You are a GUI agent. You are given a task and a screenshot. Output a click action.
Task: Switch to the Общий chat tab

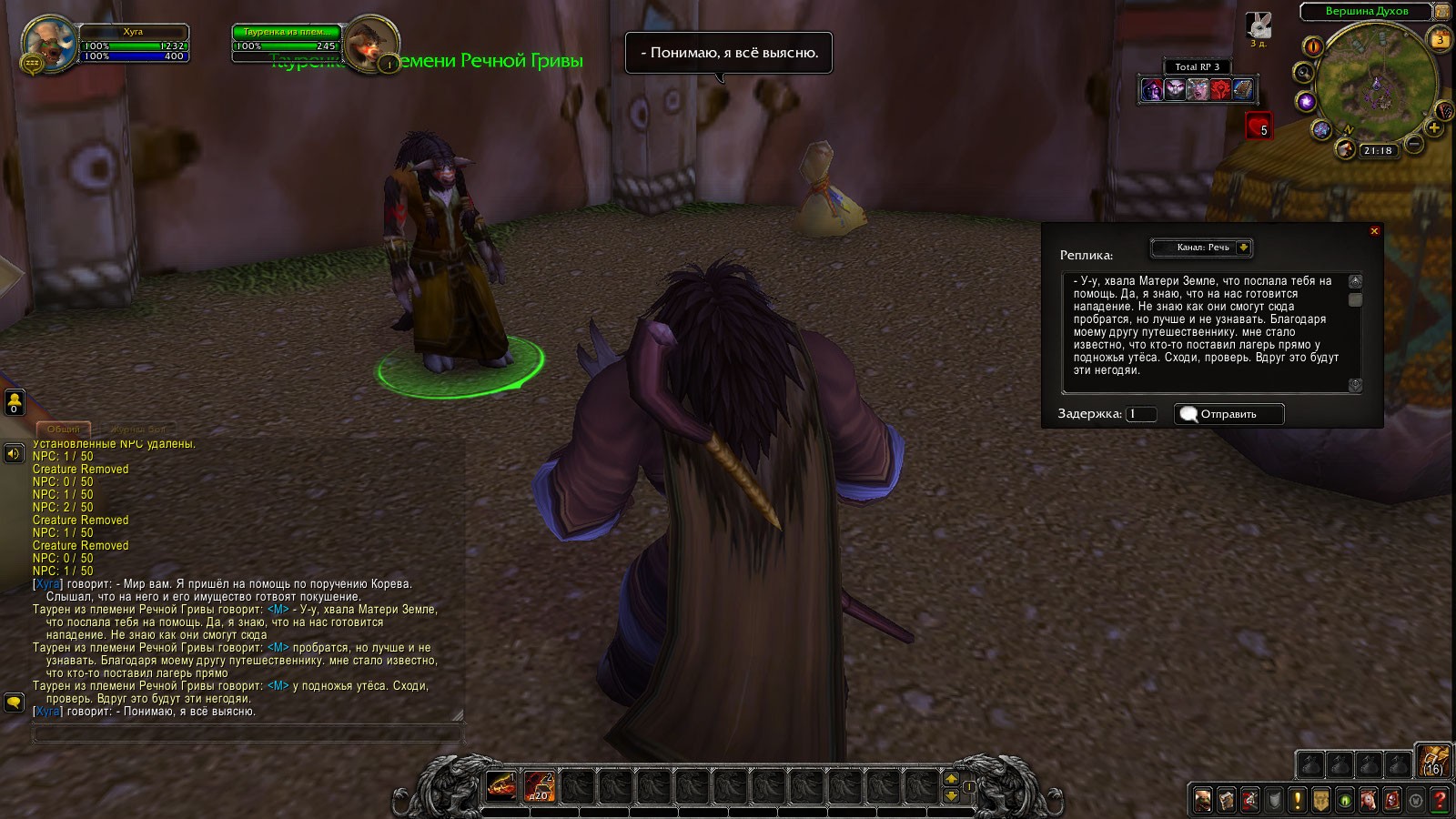pos(63,429)
